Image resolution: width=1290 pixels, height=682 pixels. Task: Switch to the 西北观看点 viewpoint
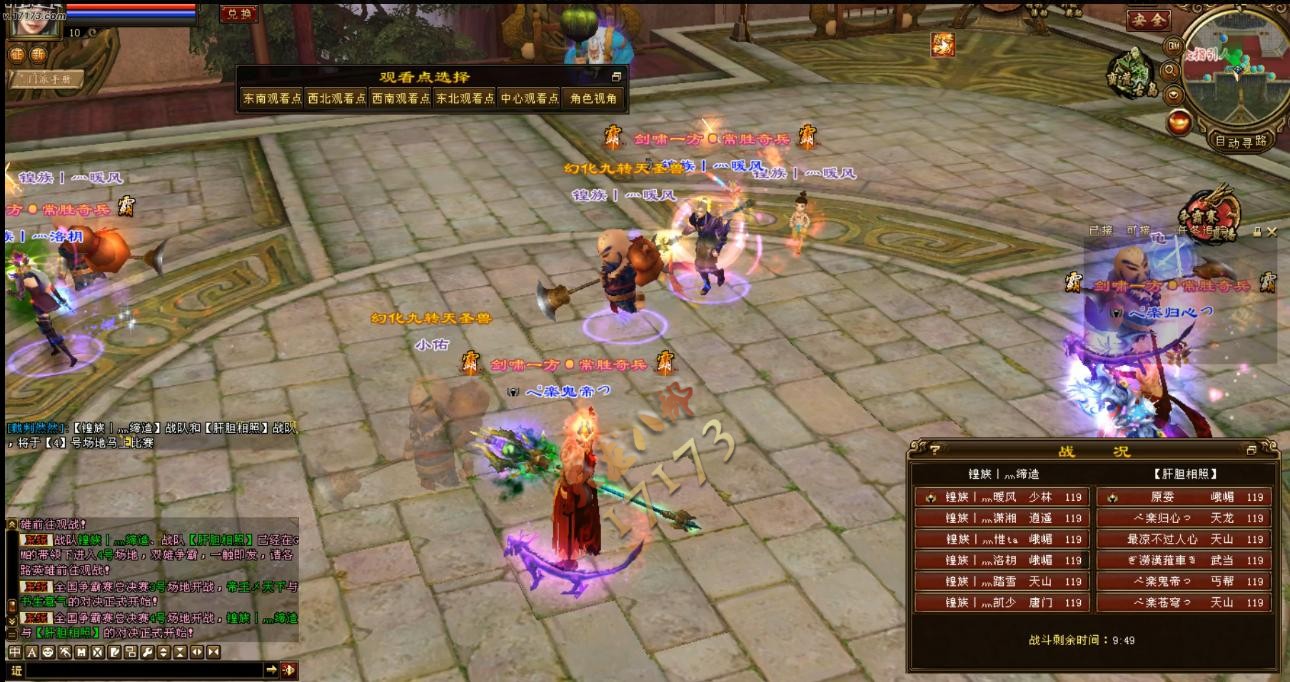click(336, 98)
